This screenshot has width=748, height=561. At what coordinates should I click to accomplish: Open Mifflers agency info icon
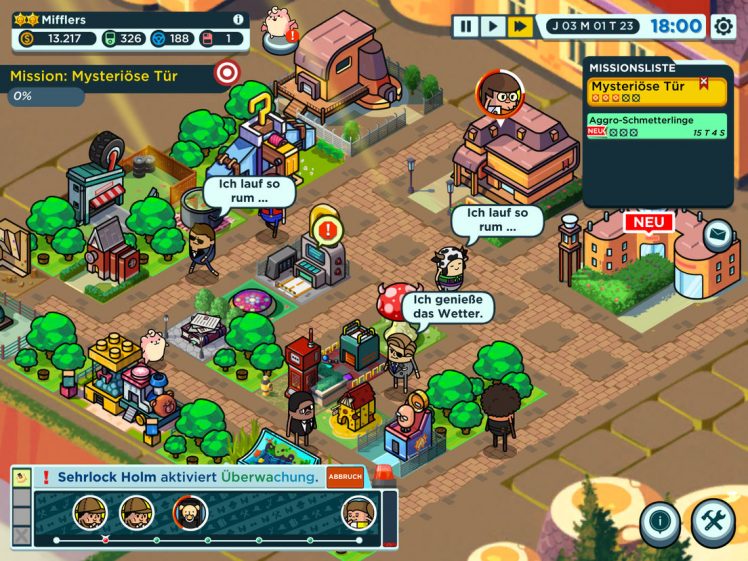(x=238, y=19)
